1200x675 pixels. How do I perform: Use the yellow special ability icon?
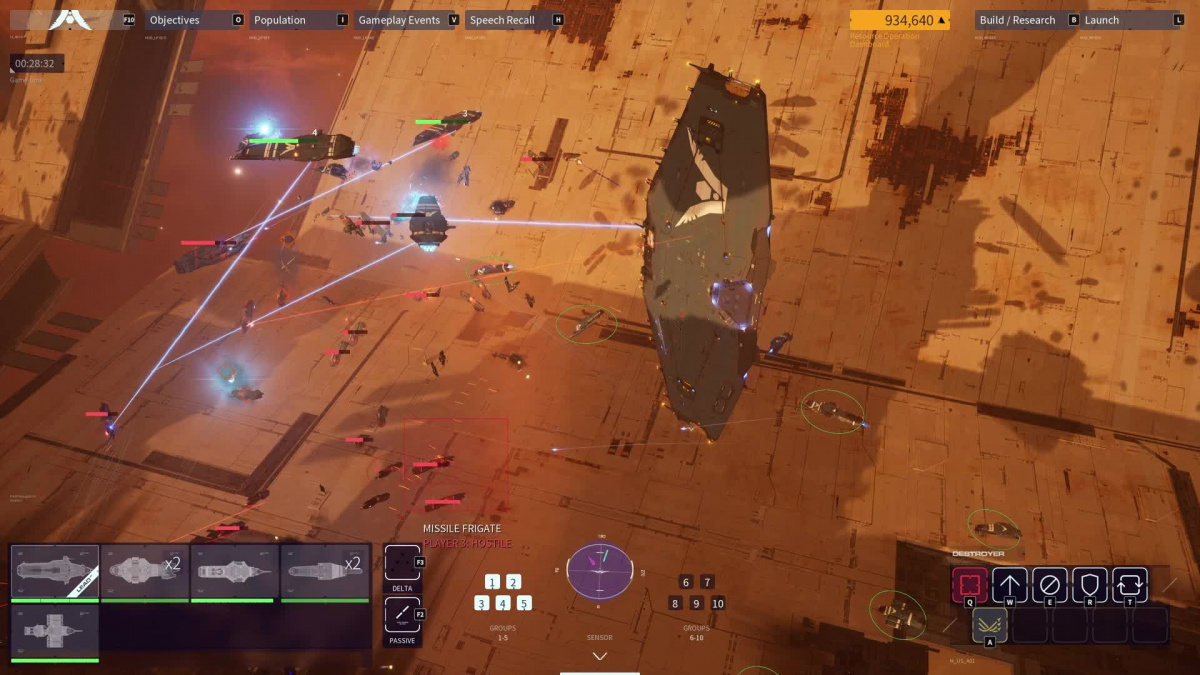(990, 625)
